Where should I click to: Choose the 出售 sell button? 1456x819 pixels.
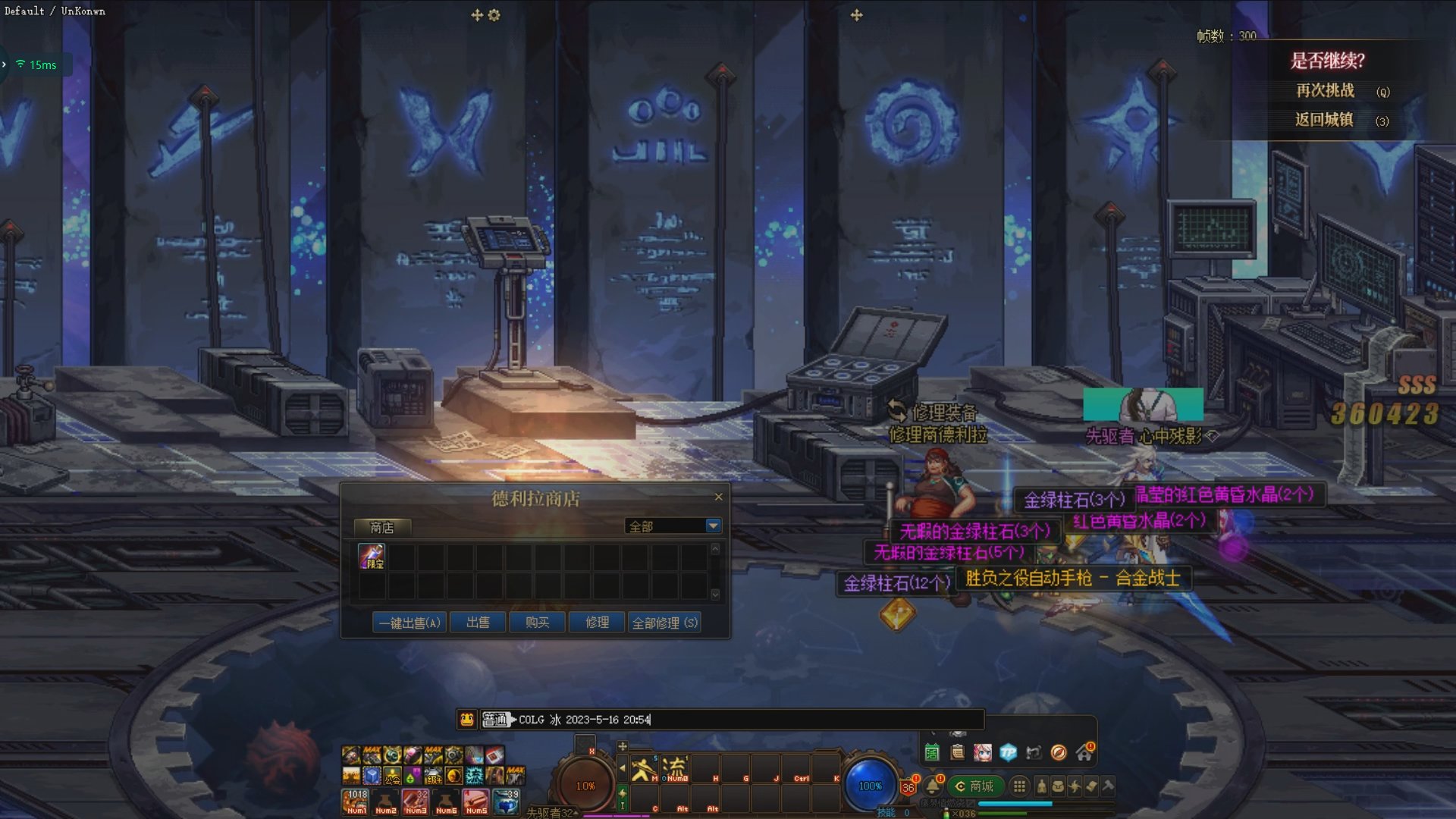pyautogui.click(x=478, y=623)
